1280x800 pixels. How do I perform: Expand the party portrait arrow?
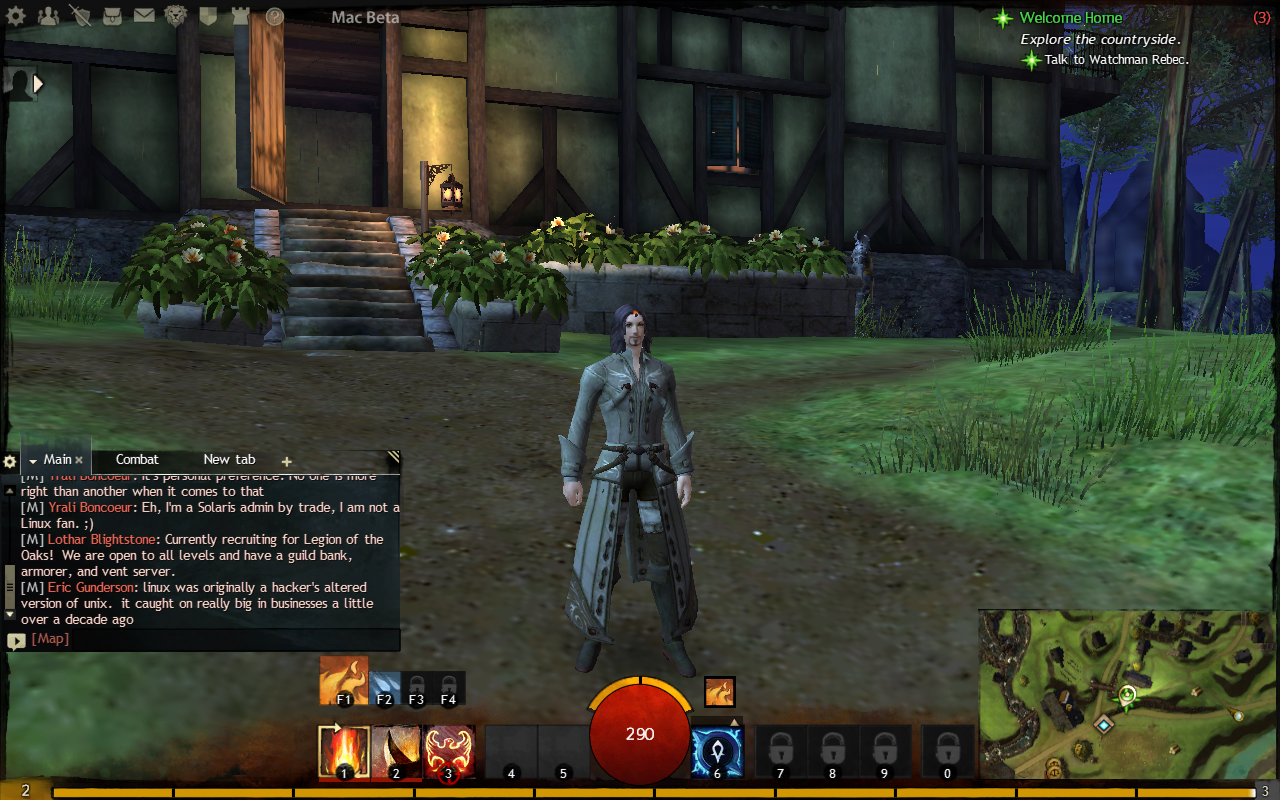coord(39,84)
